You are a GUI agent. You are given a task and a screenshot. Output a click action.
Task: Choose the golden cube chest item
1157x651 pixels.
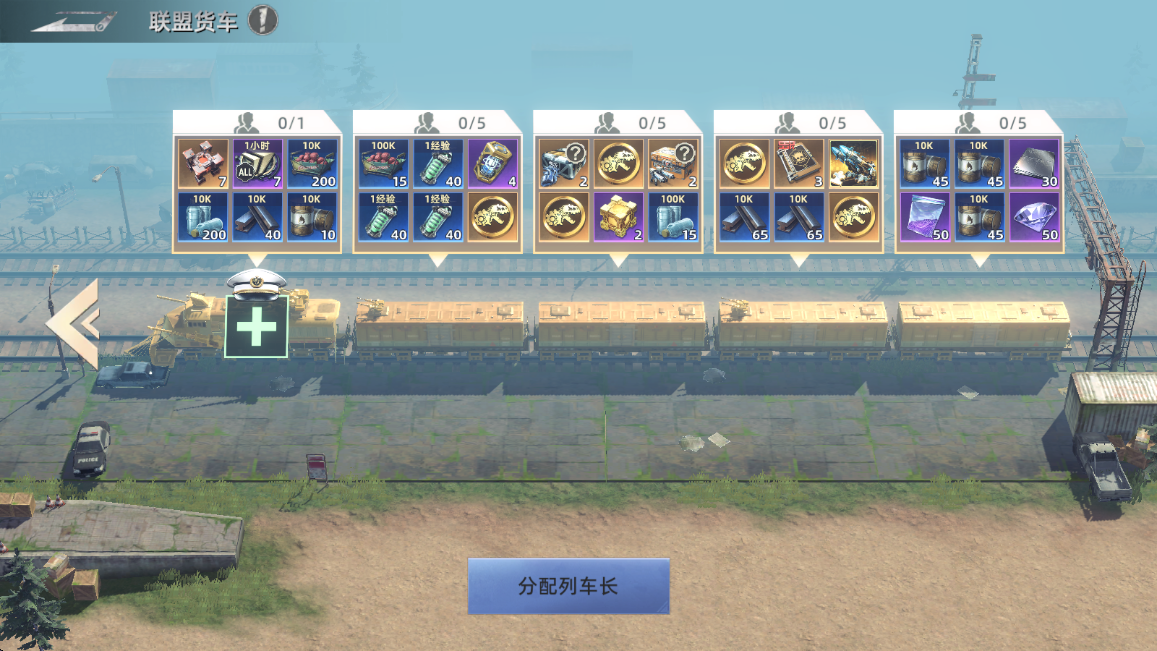(619, 218)
